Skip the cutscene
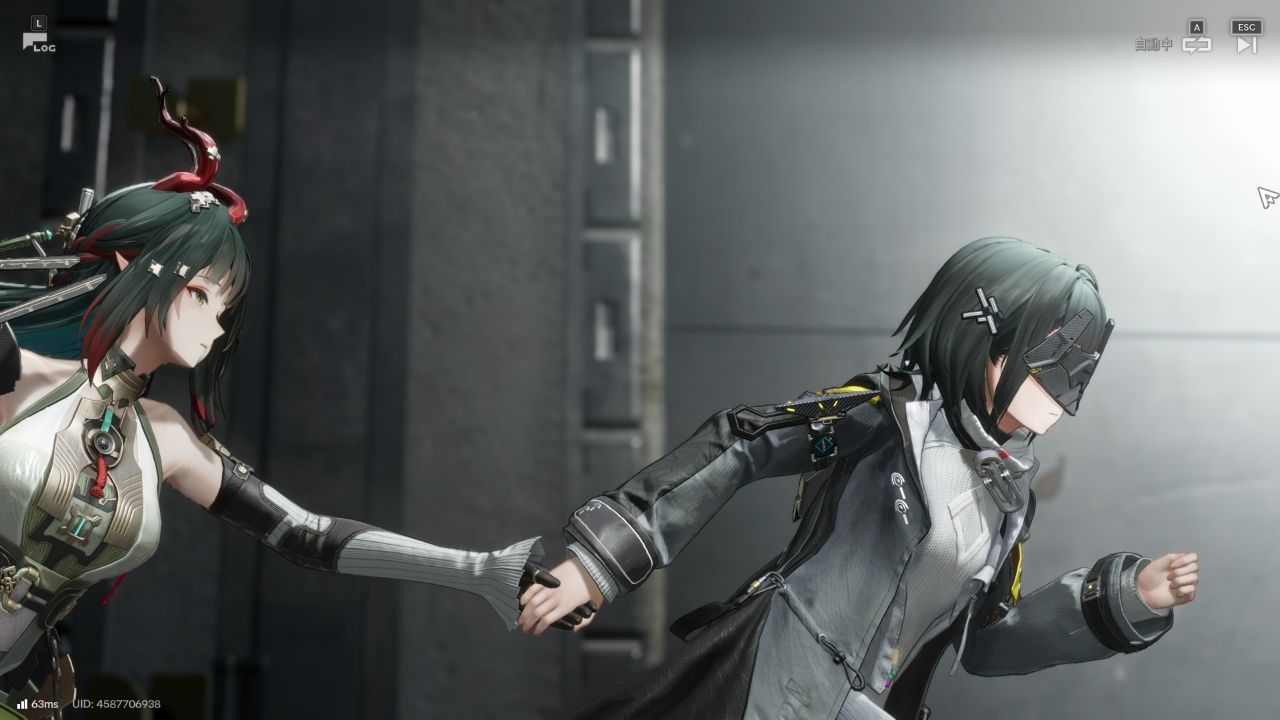Image resolution: width=1280 pixels, height=720 pixels. click(x=1246, y=44)
